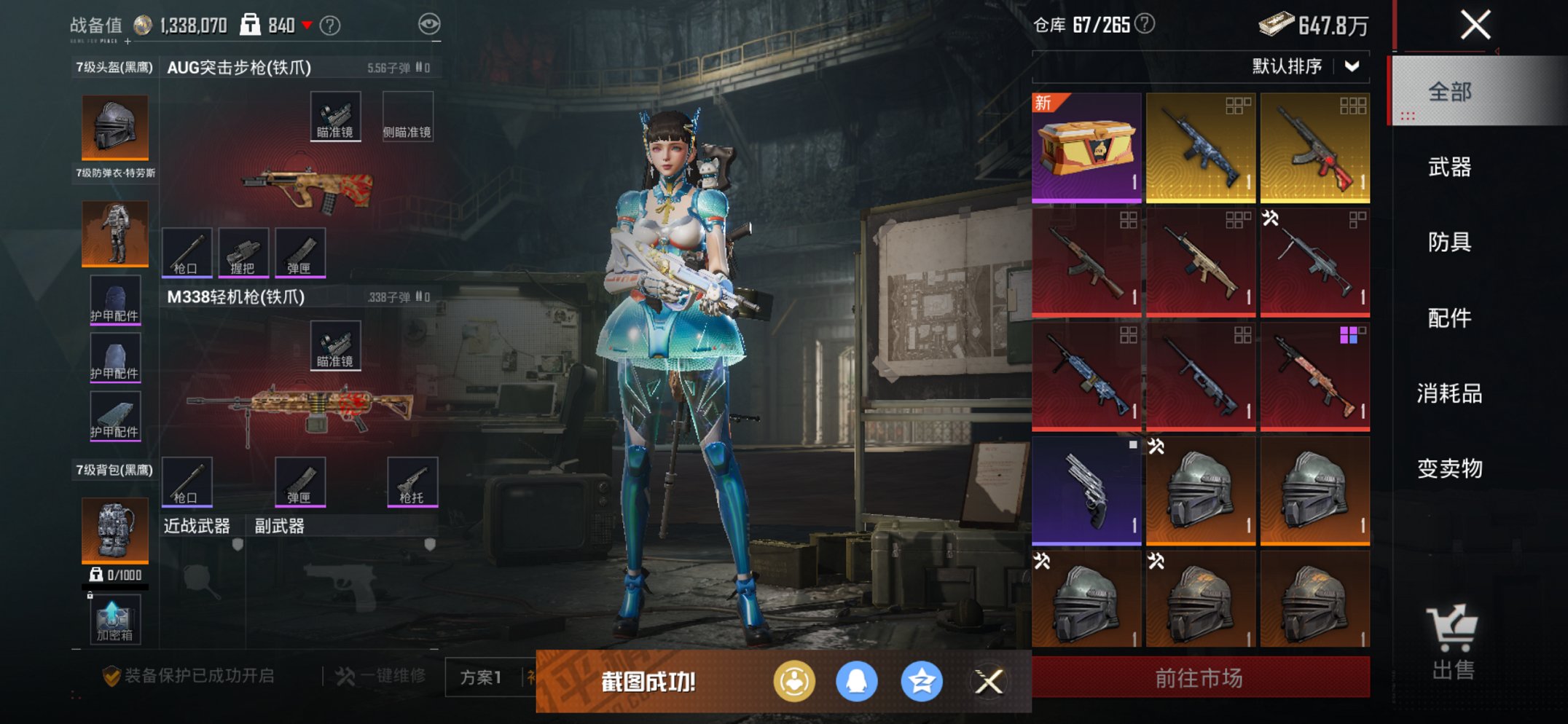This screenshot has height=724, width=1568.
Task: Switch to the 武器 category tab
Action: coord(1449,167)
